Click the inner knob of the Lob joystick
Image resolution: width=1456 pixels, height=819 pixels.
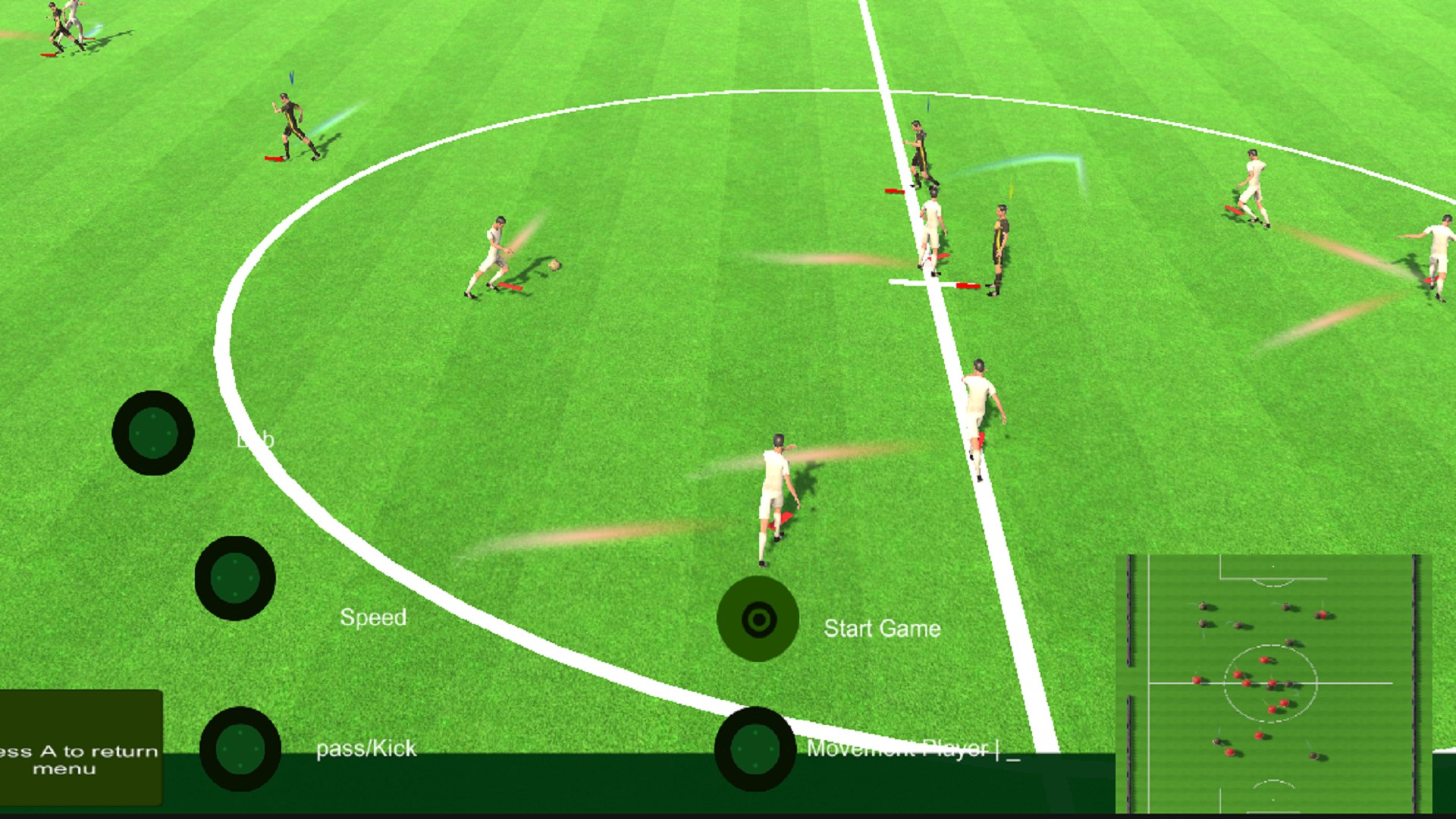154,435
